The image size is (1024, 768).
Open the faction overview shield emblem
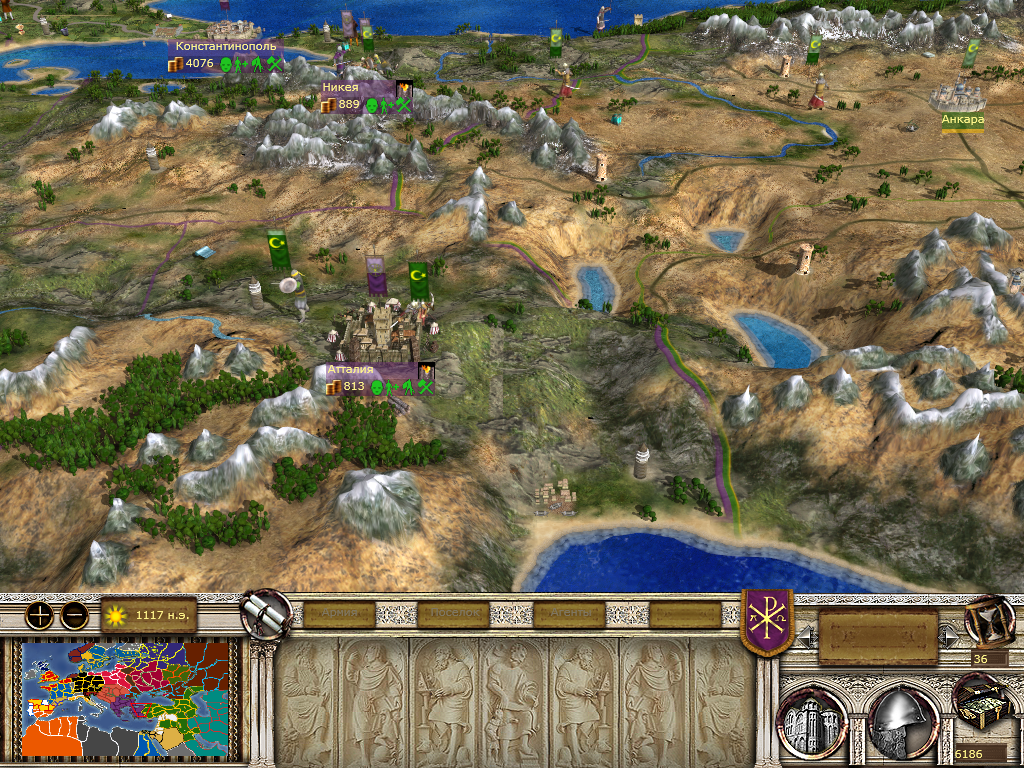tap(767, 621)
